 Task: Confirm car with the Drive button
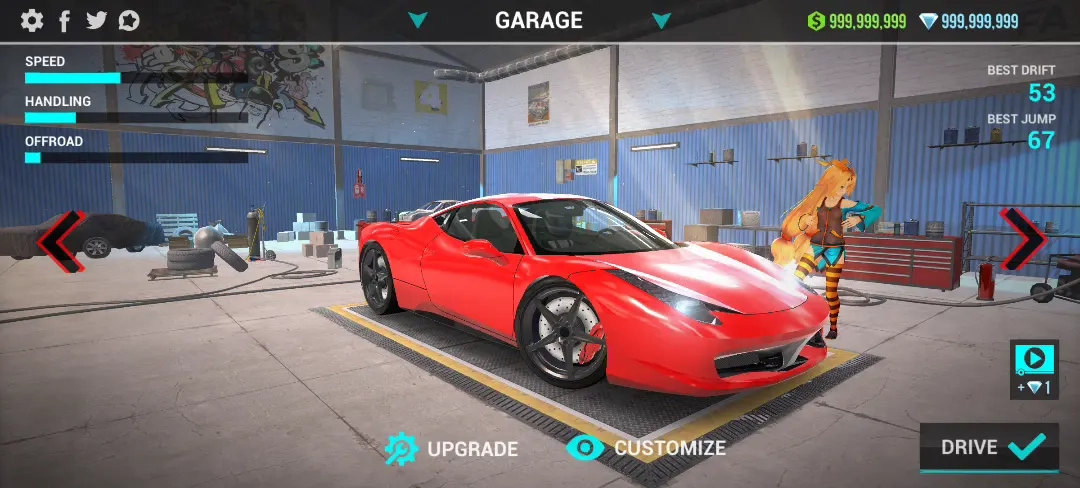pyautogui.click(x=988, y=447)
